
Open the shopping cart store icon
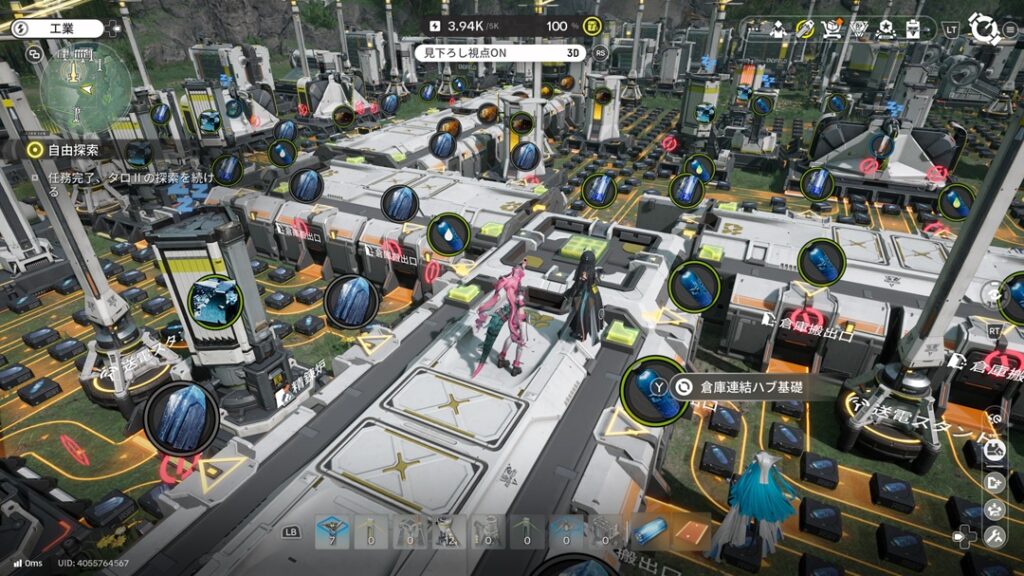(x=830, y=29)
